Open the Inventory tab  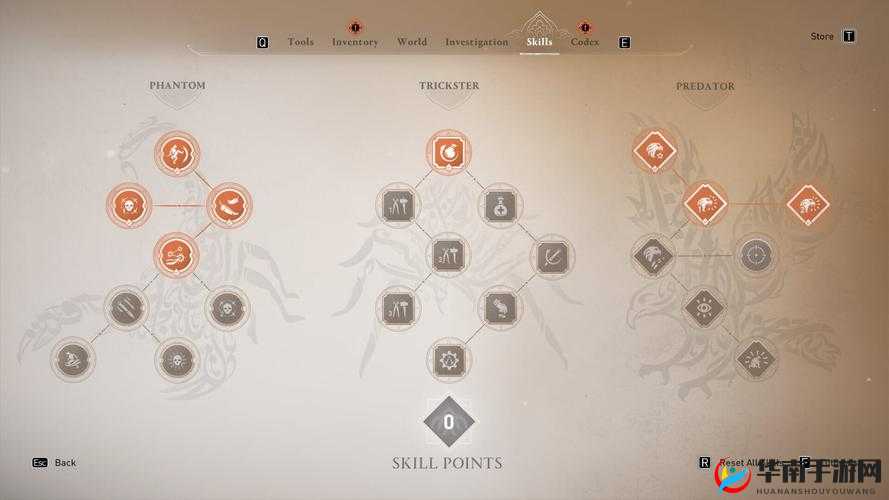tap(355, 42)
